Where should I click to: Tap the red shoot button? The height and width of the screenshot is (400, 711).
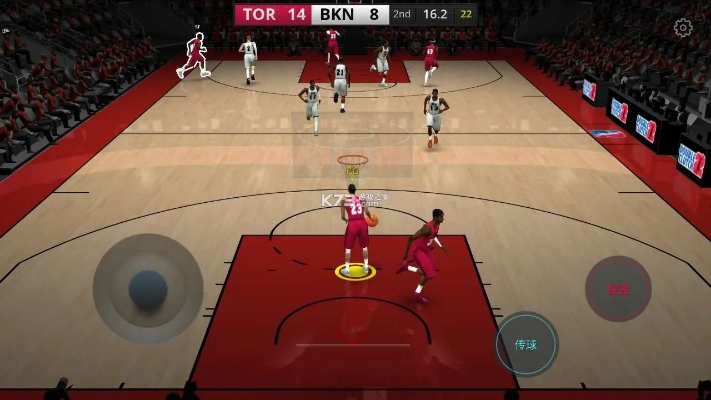click(618, 289)
